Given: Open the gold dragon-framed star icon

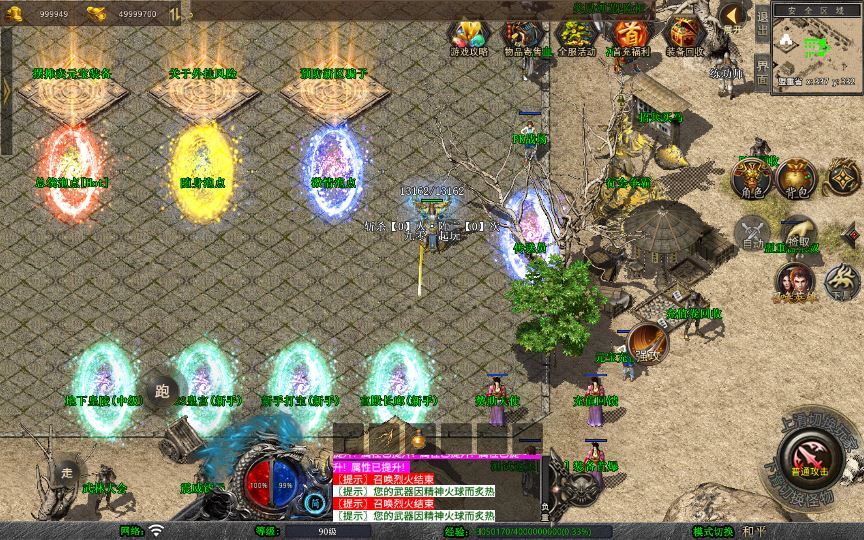Looking at the screenshot, I should click(x=842, y=178).
